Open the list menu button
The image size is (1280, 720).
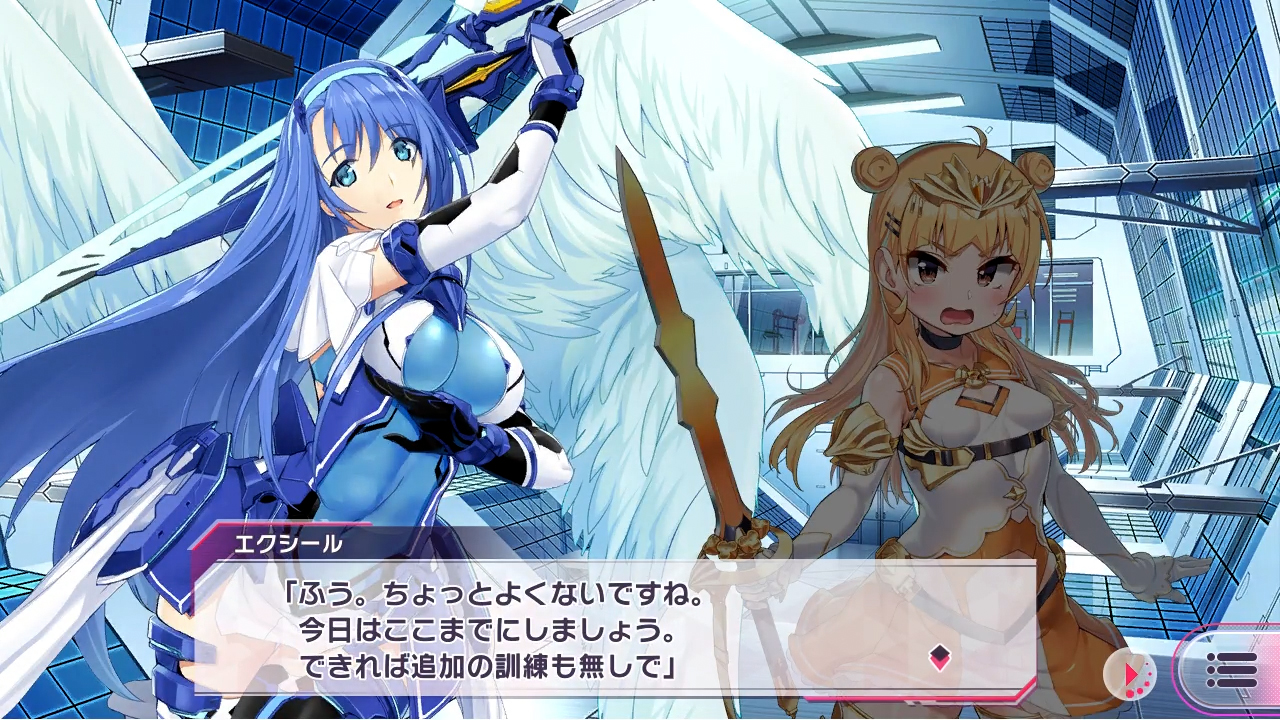(1231, 670)
